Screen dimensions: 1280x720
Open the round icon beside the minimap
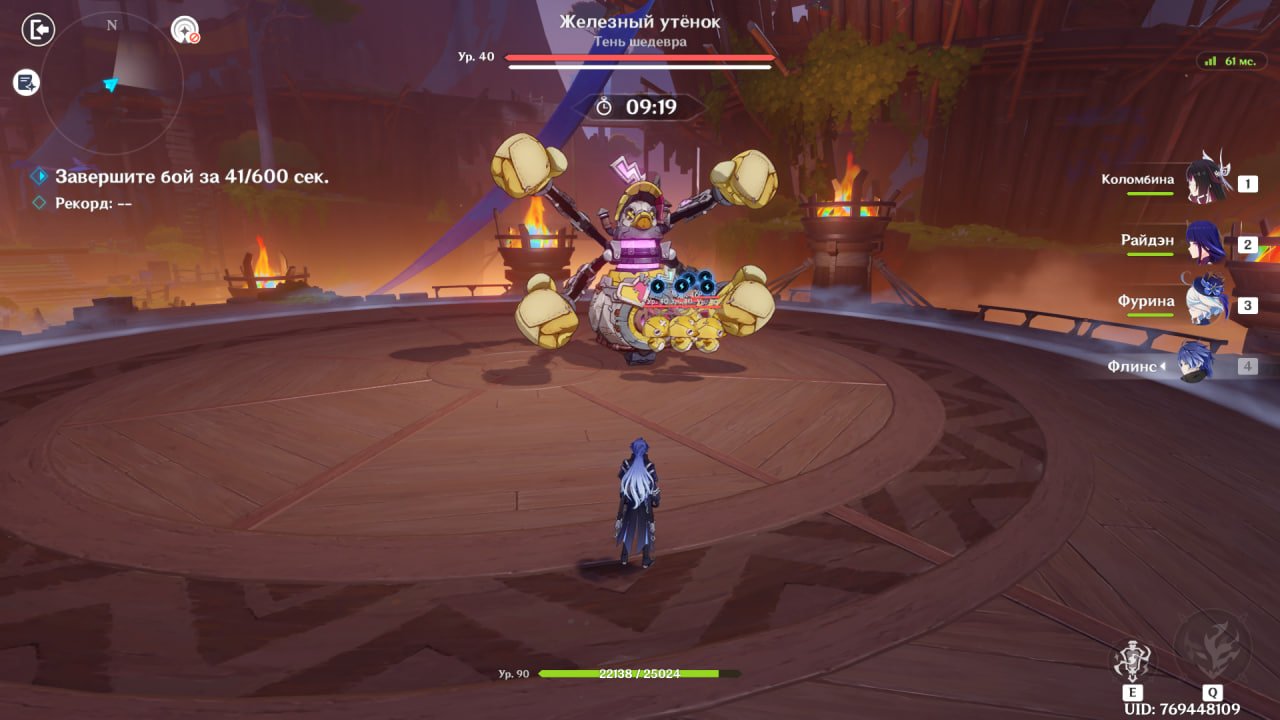[185, 31]
